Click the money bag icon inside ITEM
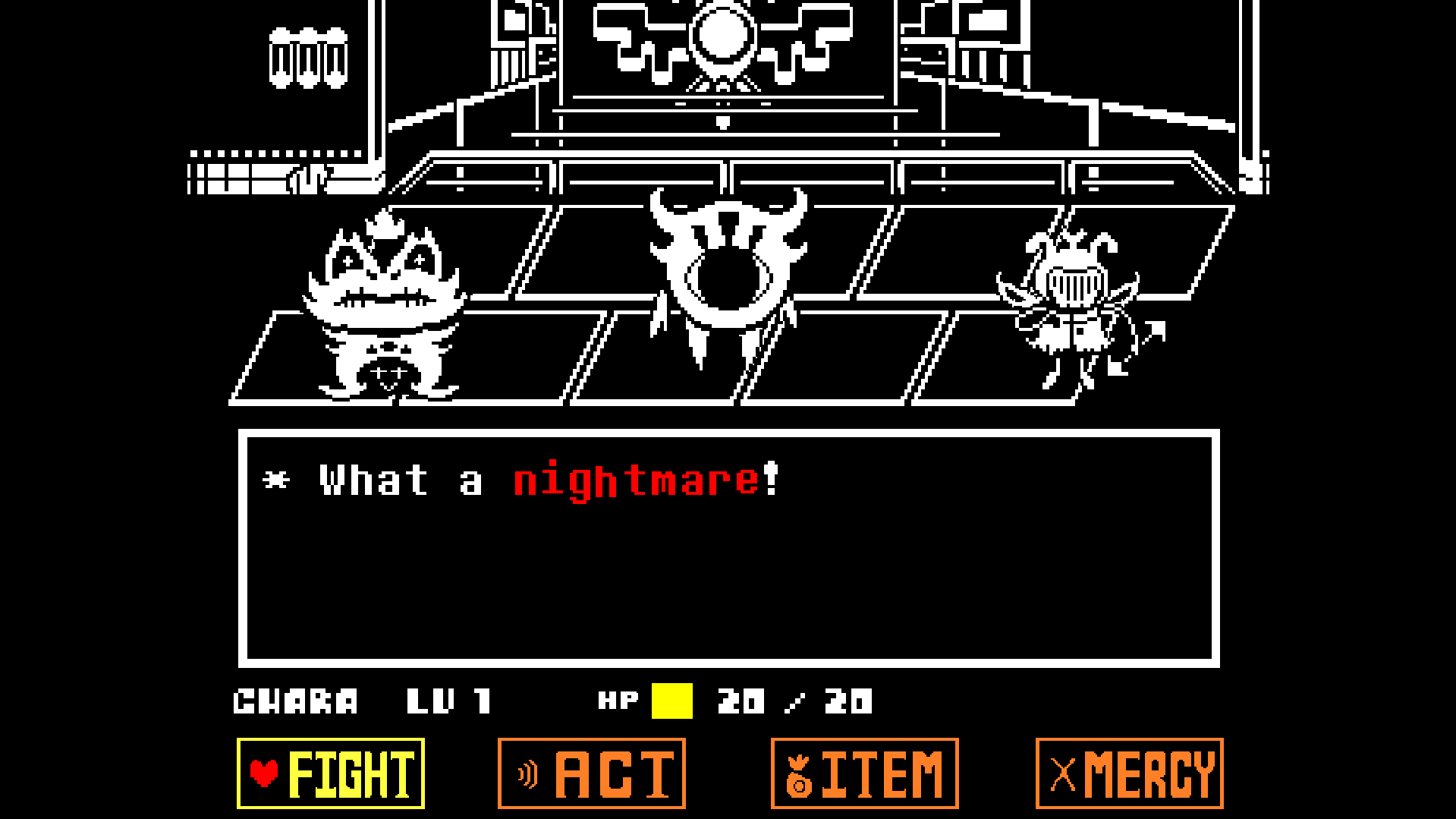 point(797,773)
